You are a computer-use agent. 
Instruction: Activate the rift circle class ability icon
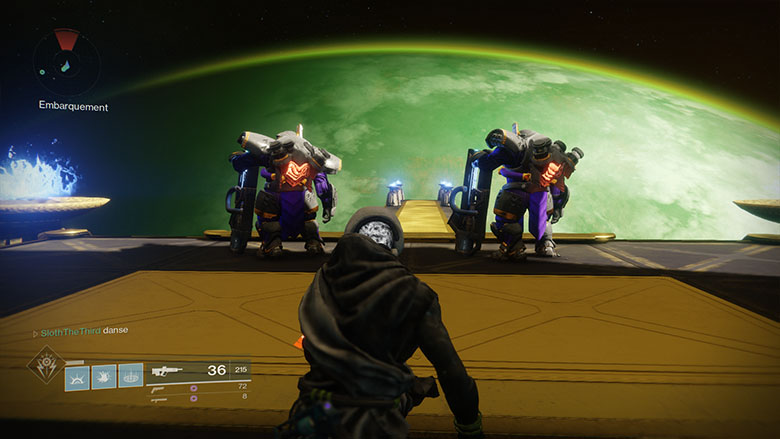130,377
